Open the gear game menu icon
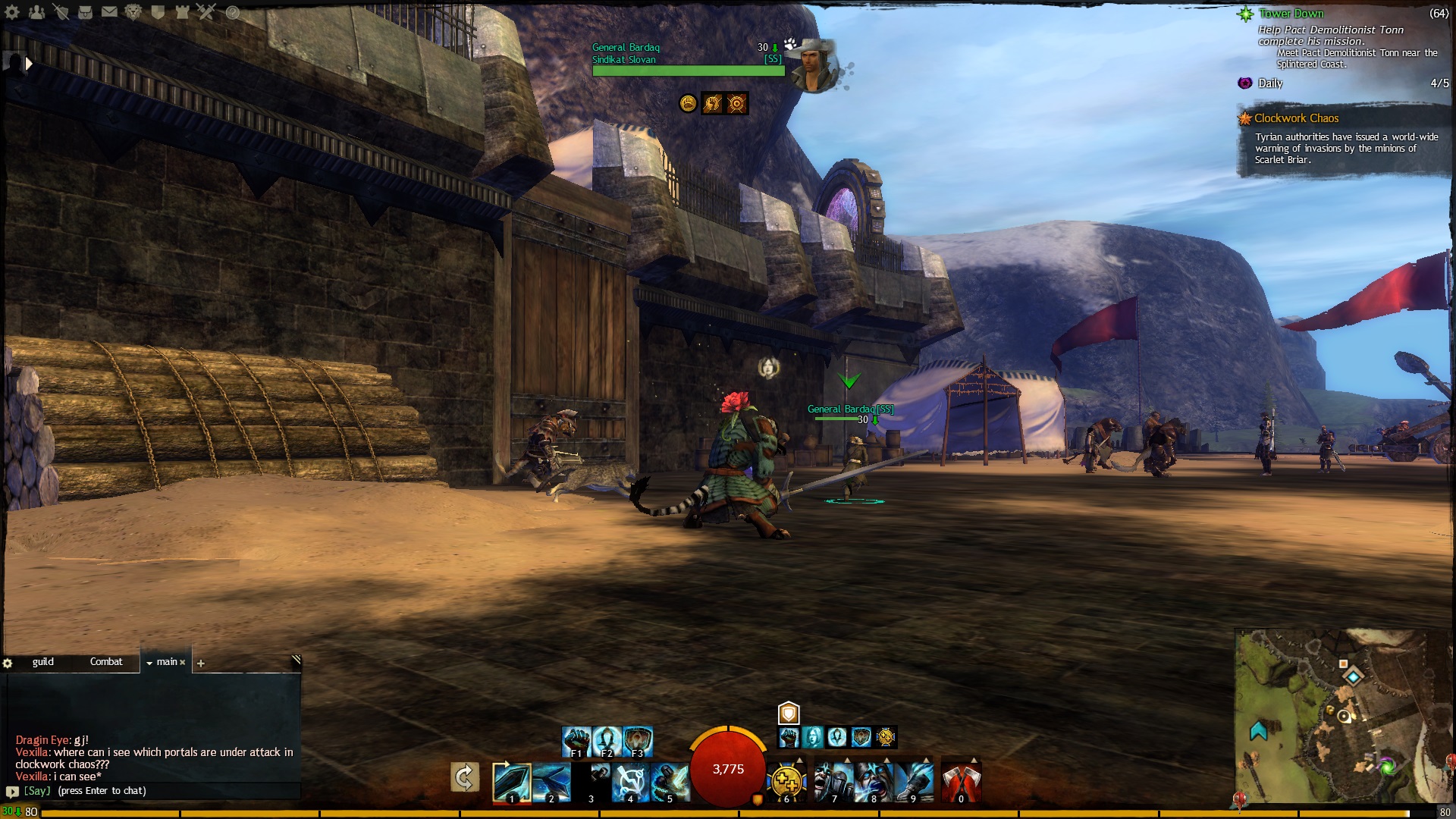 tap(12, 12)
